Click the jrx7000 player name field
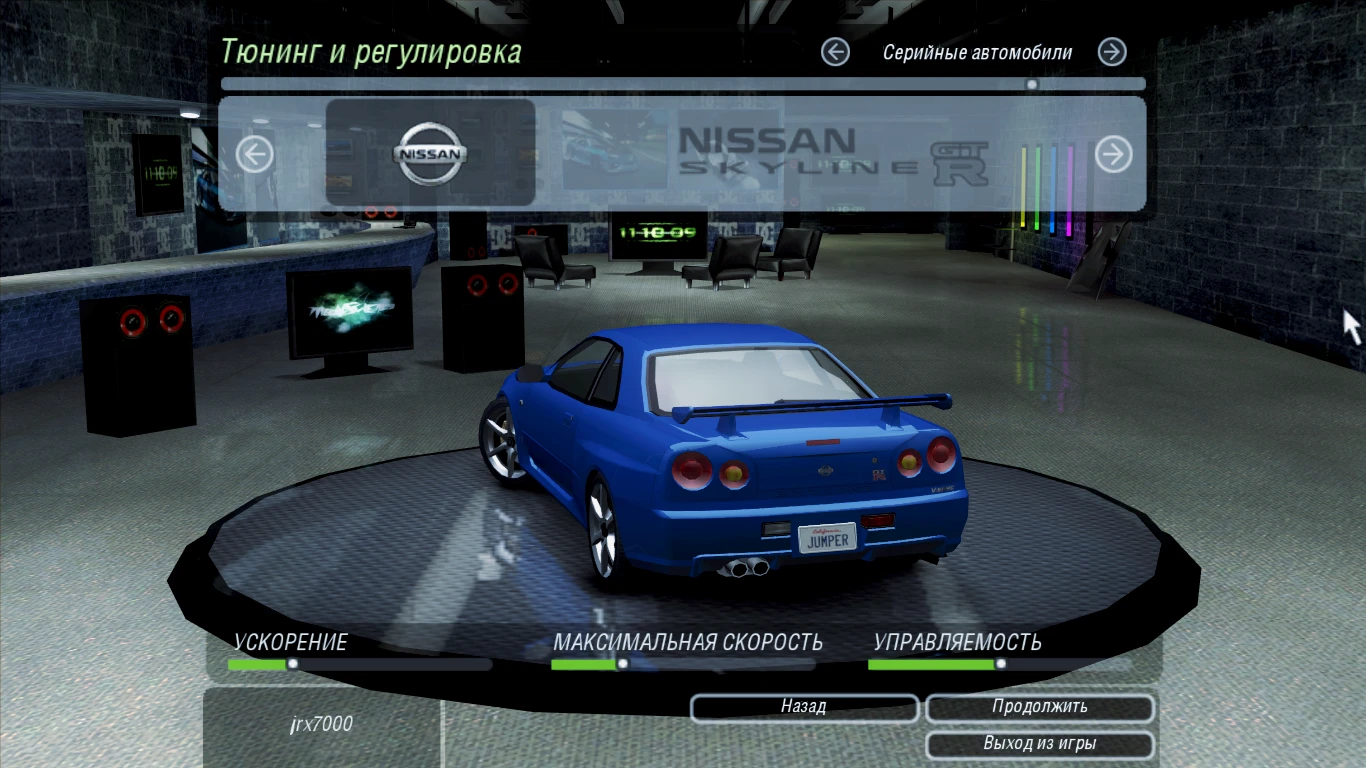 coord(322,724)
